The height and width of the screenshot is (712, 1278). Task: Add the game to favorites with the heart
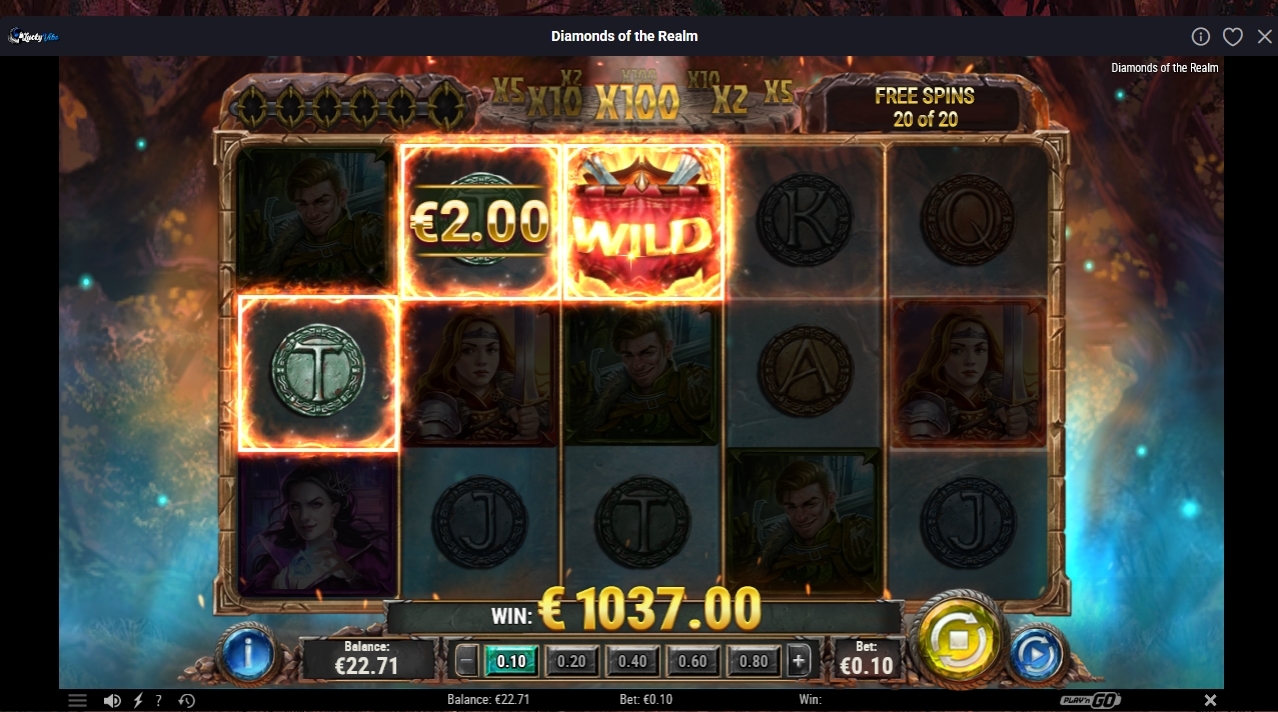tap(1233, 36)
